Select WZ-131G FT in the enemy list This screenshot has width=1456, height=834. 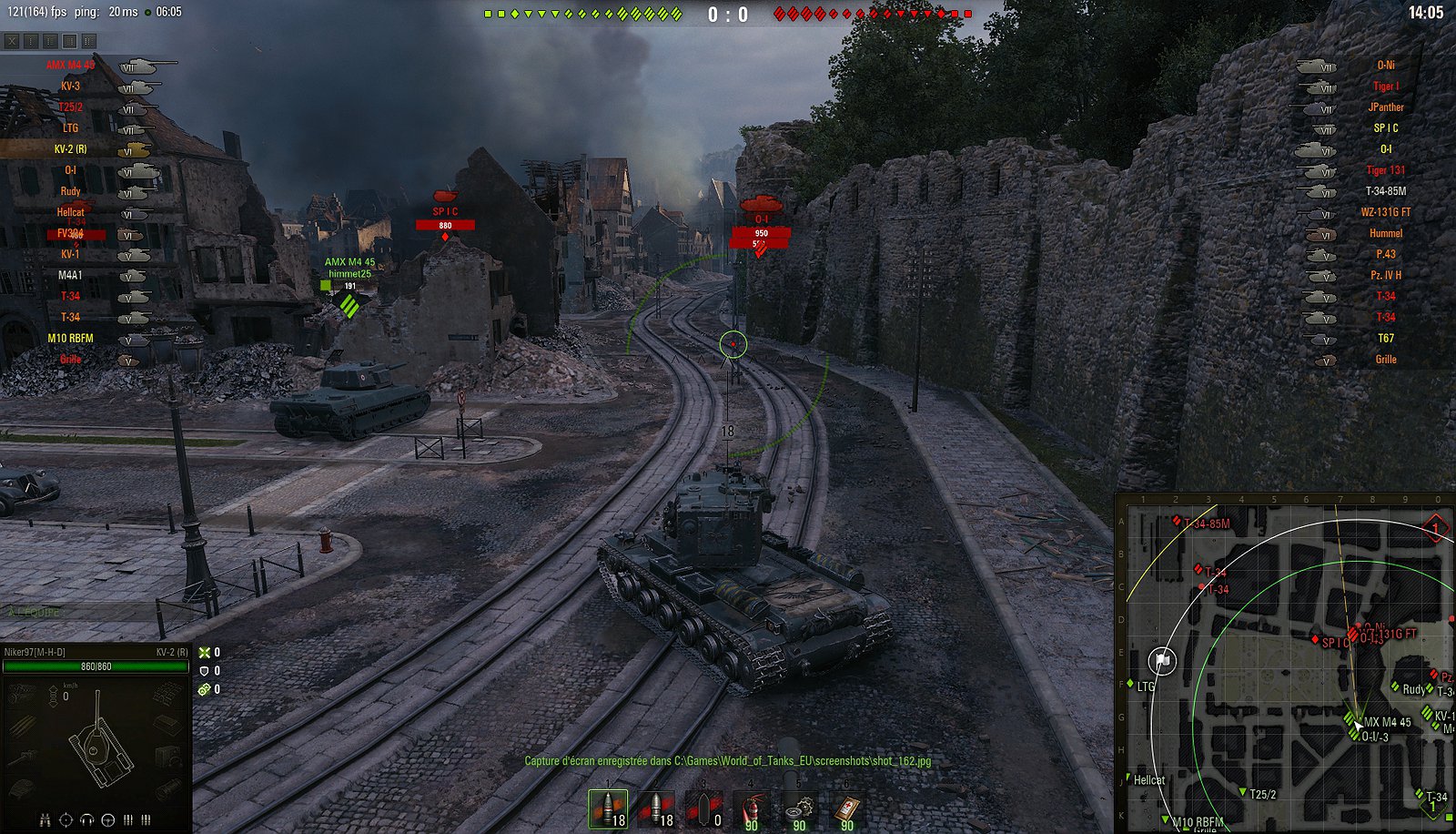1385,212
